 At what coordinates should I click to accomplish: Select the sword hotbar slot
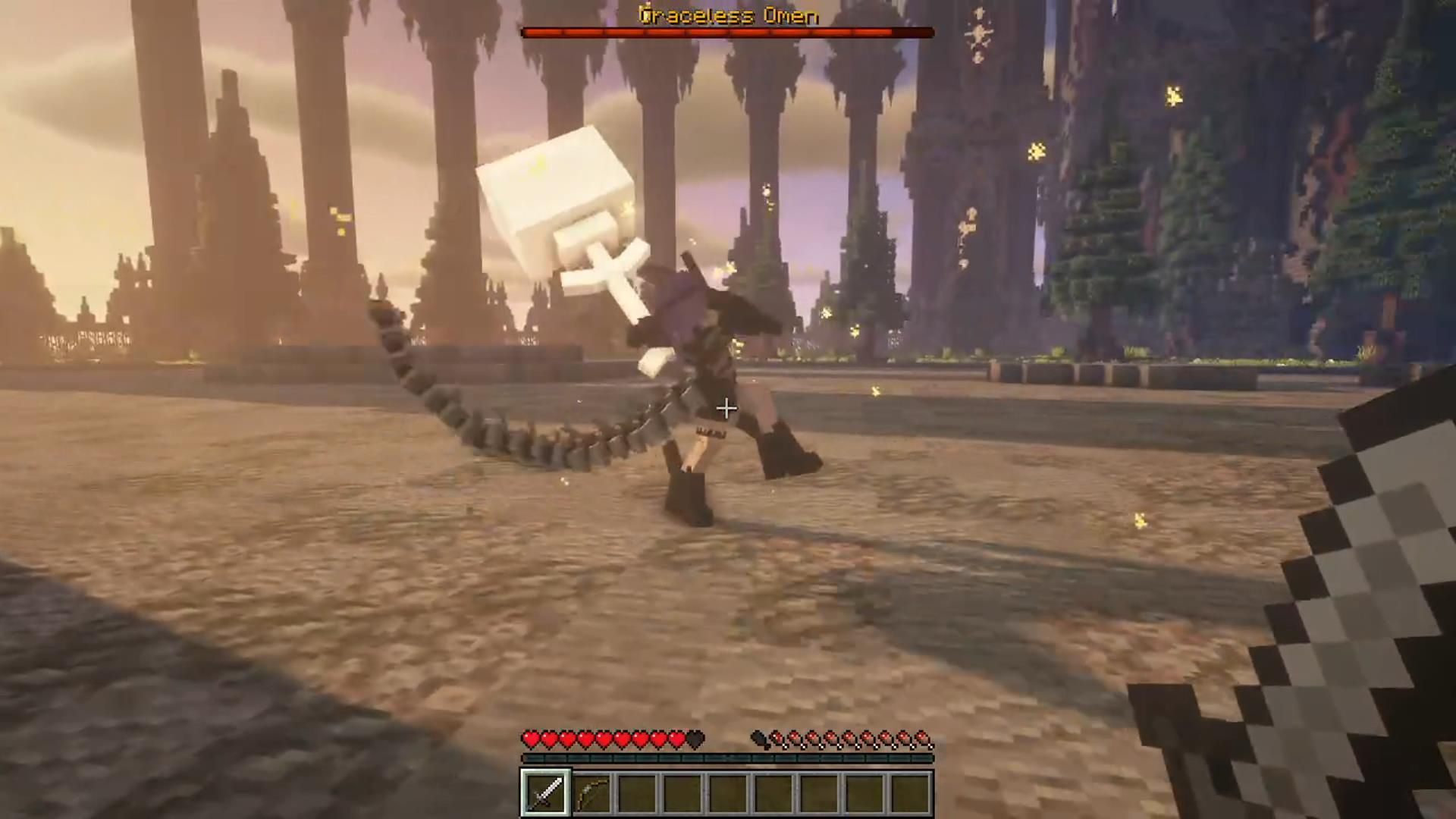(545, 793)
